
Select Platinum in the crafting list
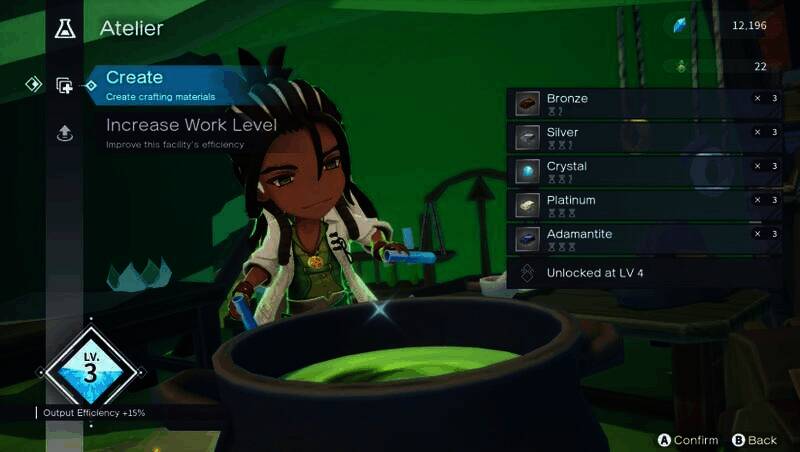click(x=644, y=205)
